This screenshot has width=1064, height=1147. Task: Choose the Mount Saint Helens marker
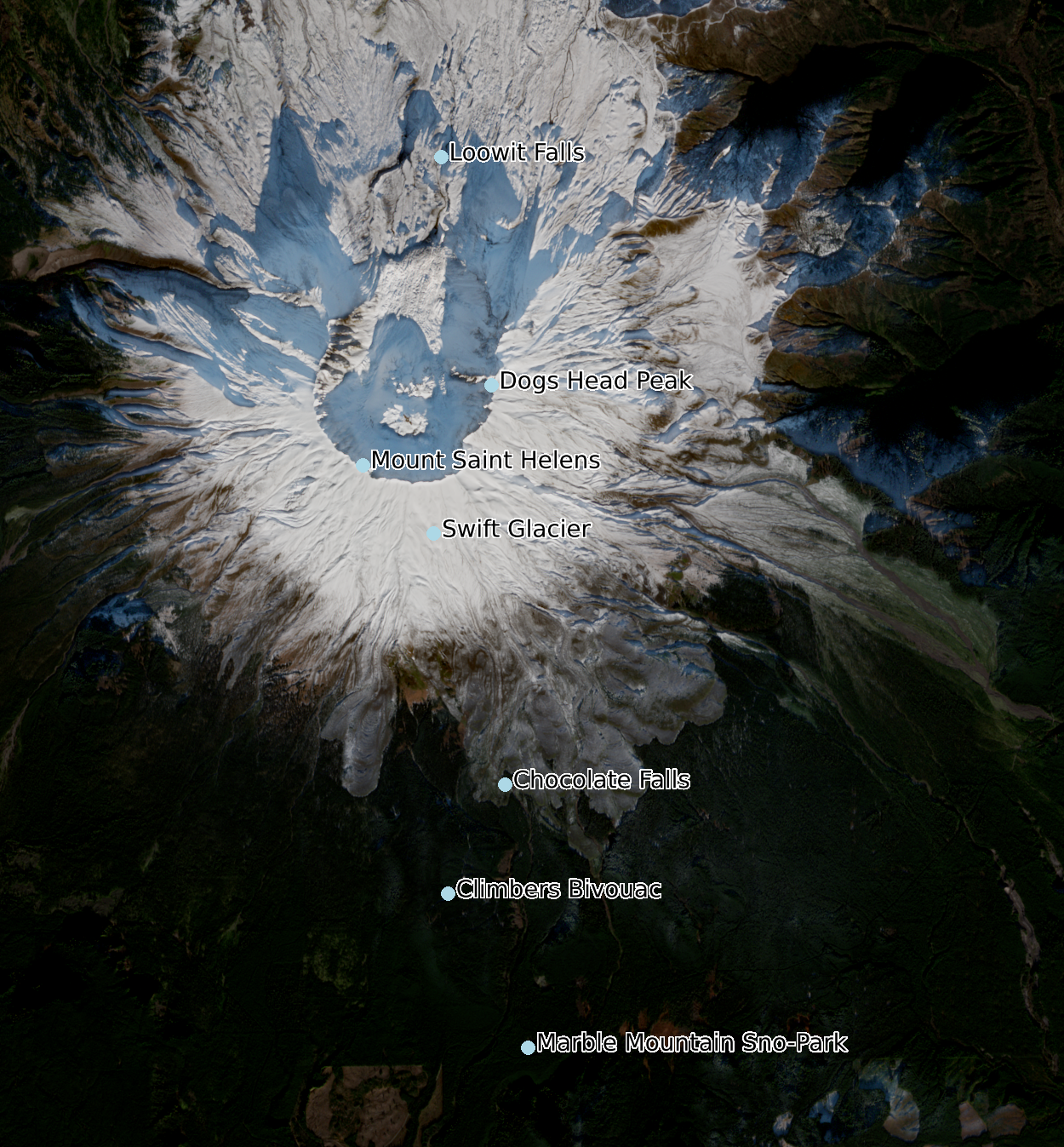pyautogui.click(x=363, y=465)
